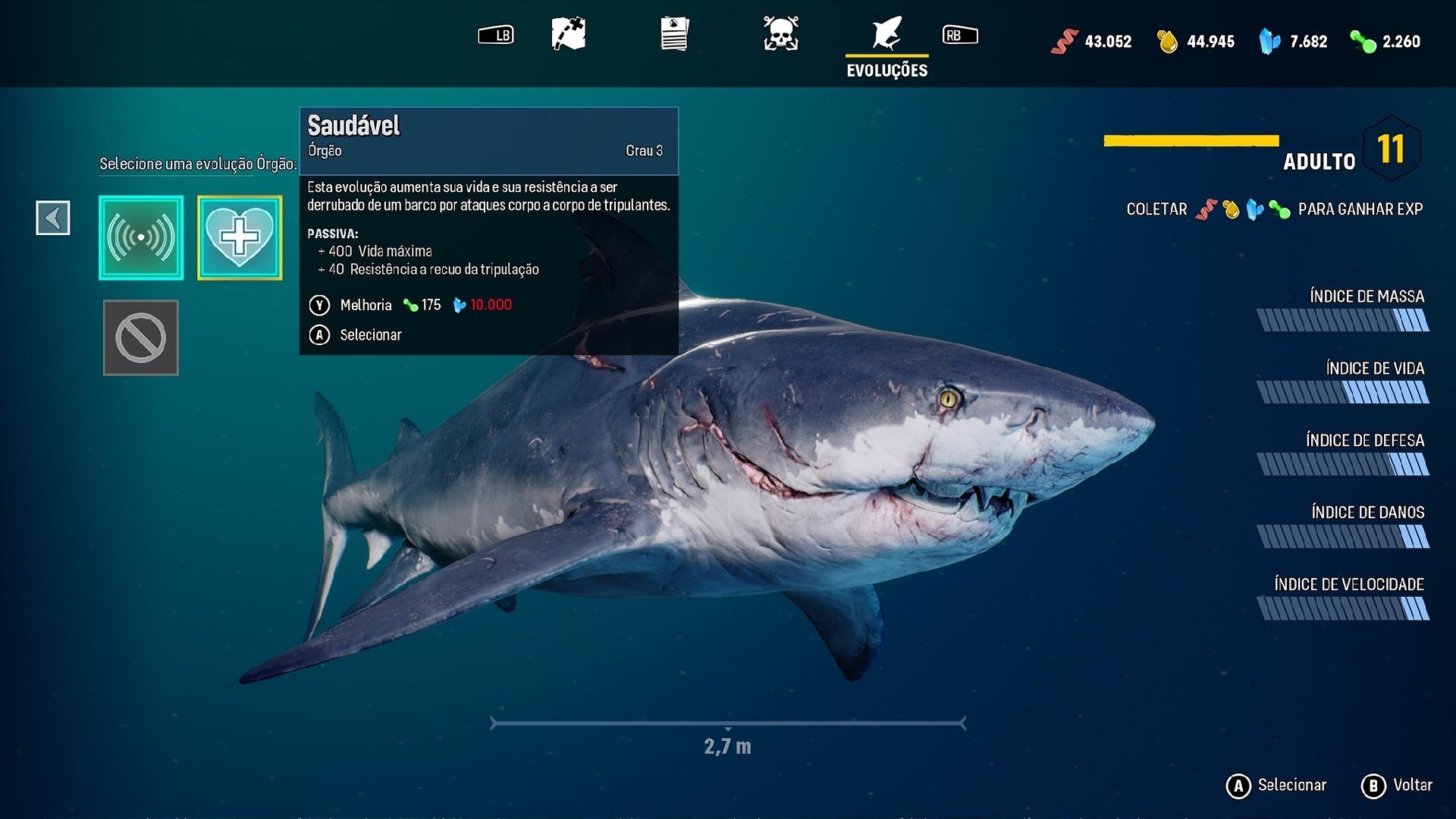1456x819 pixels.
Task: Switch to previous category with LB tab
Action: 497,34
